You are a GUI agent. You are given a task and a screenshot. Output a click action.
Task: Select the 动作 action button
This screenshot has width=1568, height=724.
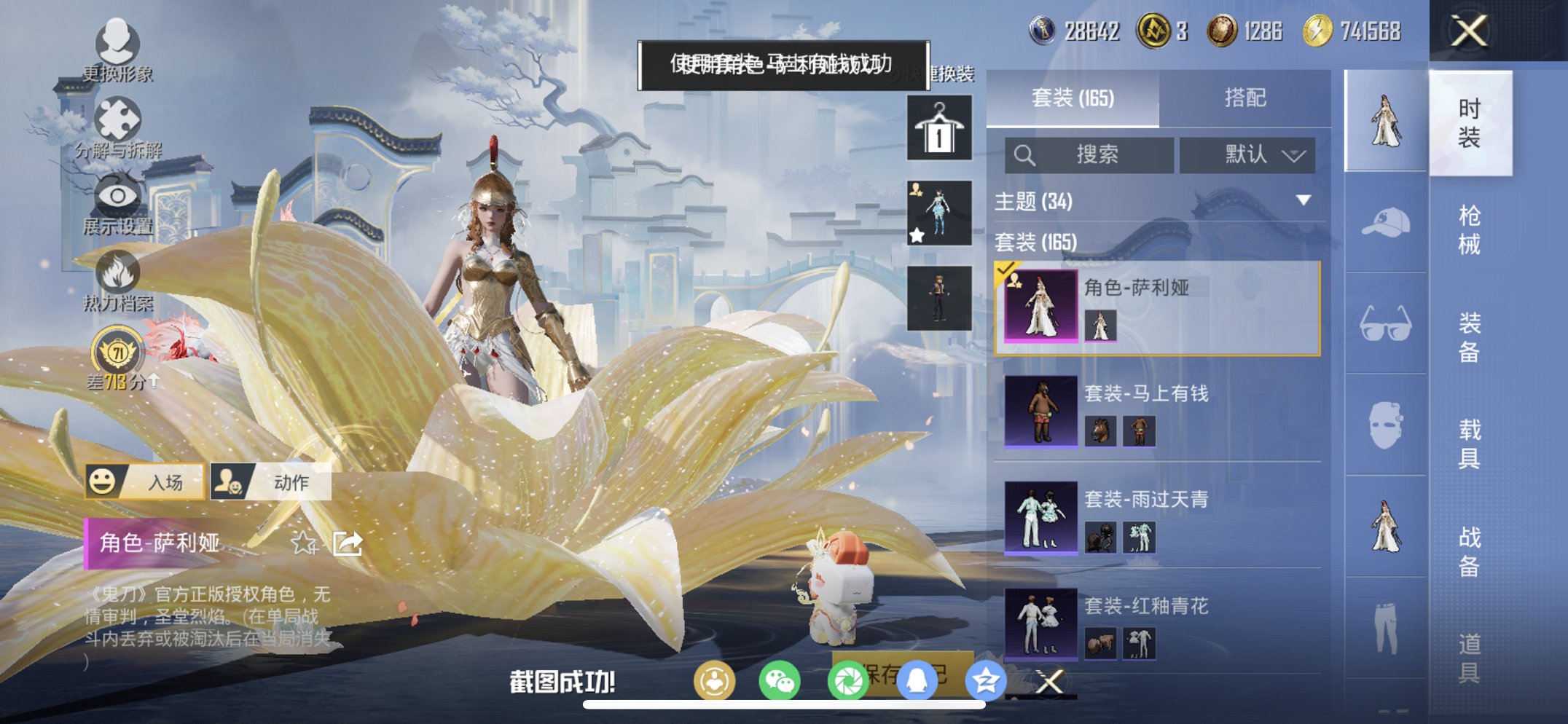tap(271, 481)
